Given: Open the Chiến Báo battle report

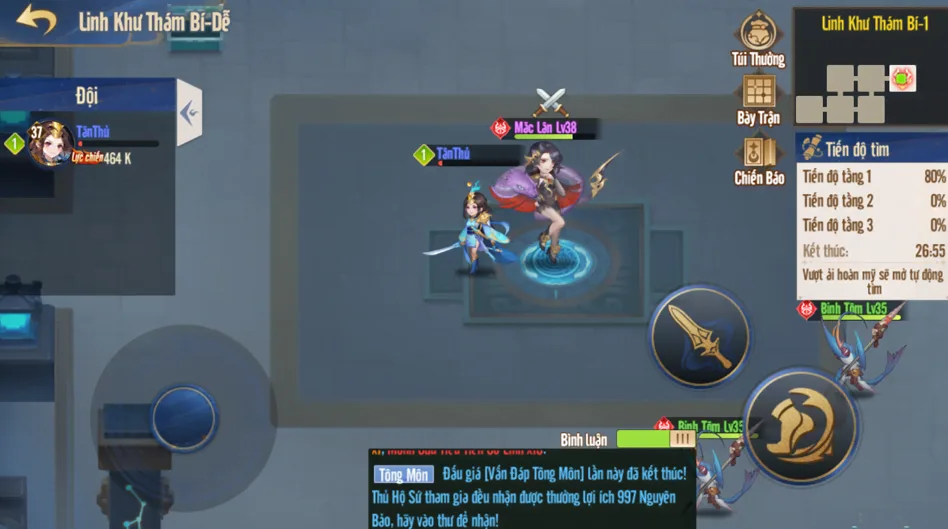Looking at the screenshot, I should pyautogui.click(x=759, y=160).
